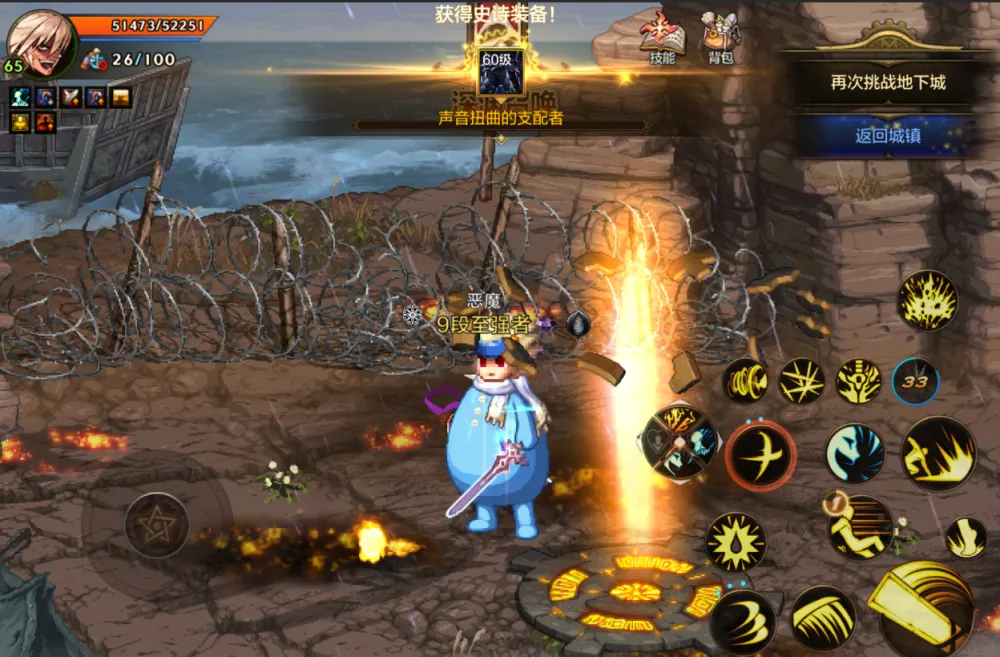The height and width of the screenshot is (657, 1000).
Task: Tap the jump foot icon
Action: tap(965, 537)
